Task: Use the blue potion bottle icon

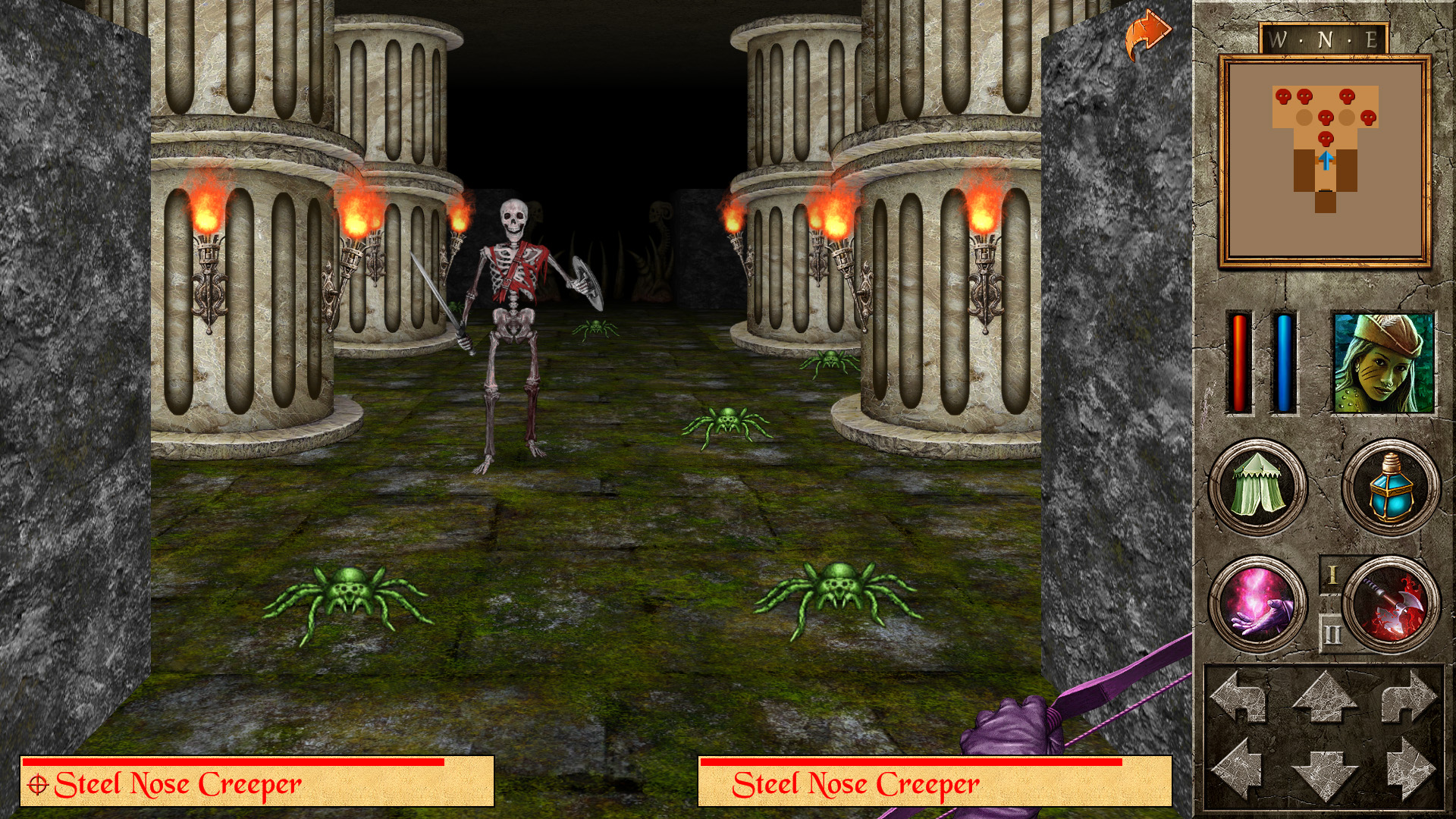Action: pyautogui.click(x=1391, y=488)
